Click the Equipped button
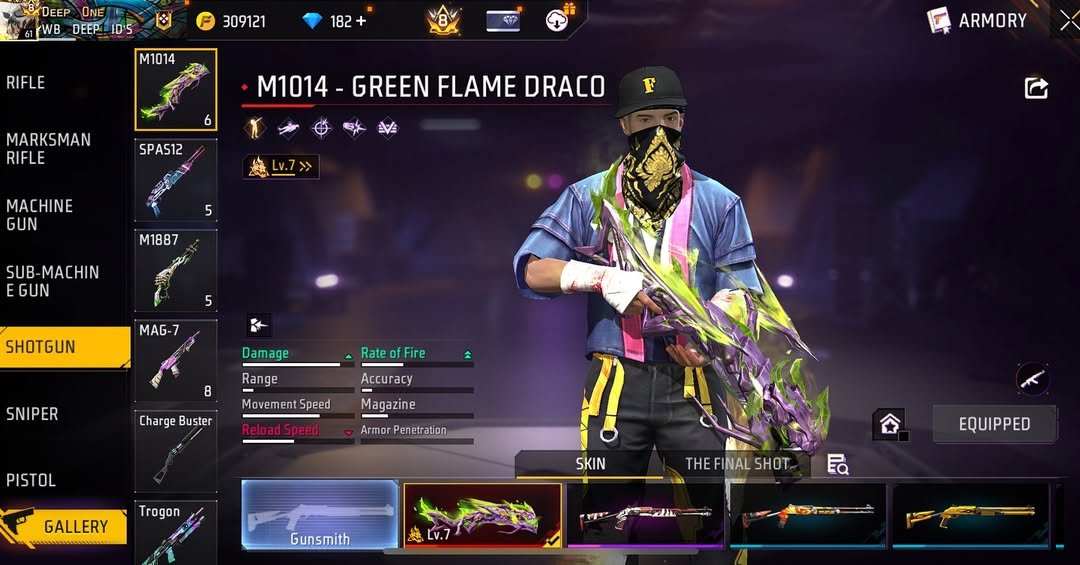The width and height of the screenshot is (1080, 565). point(994,424)
